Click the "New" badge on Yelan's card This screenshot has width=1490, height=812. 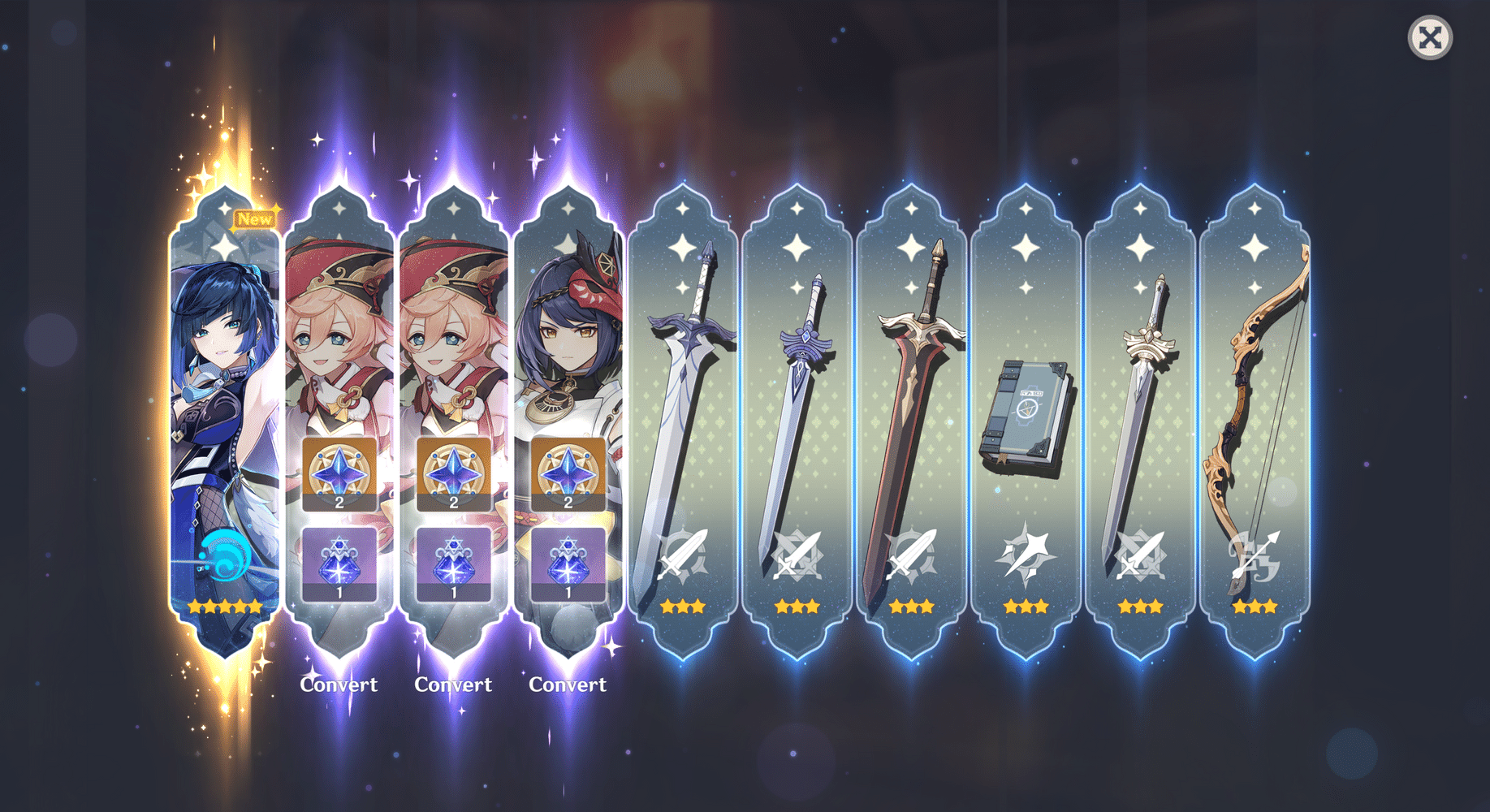click(254, 218)
